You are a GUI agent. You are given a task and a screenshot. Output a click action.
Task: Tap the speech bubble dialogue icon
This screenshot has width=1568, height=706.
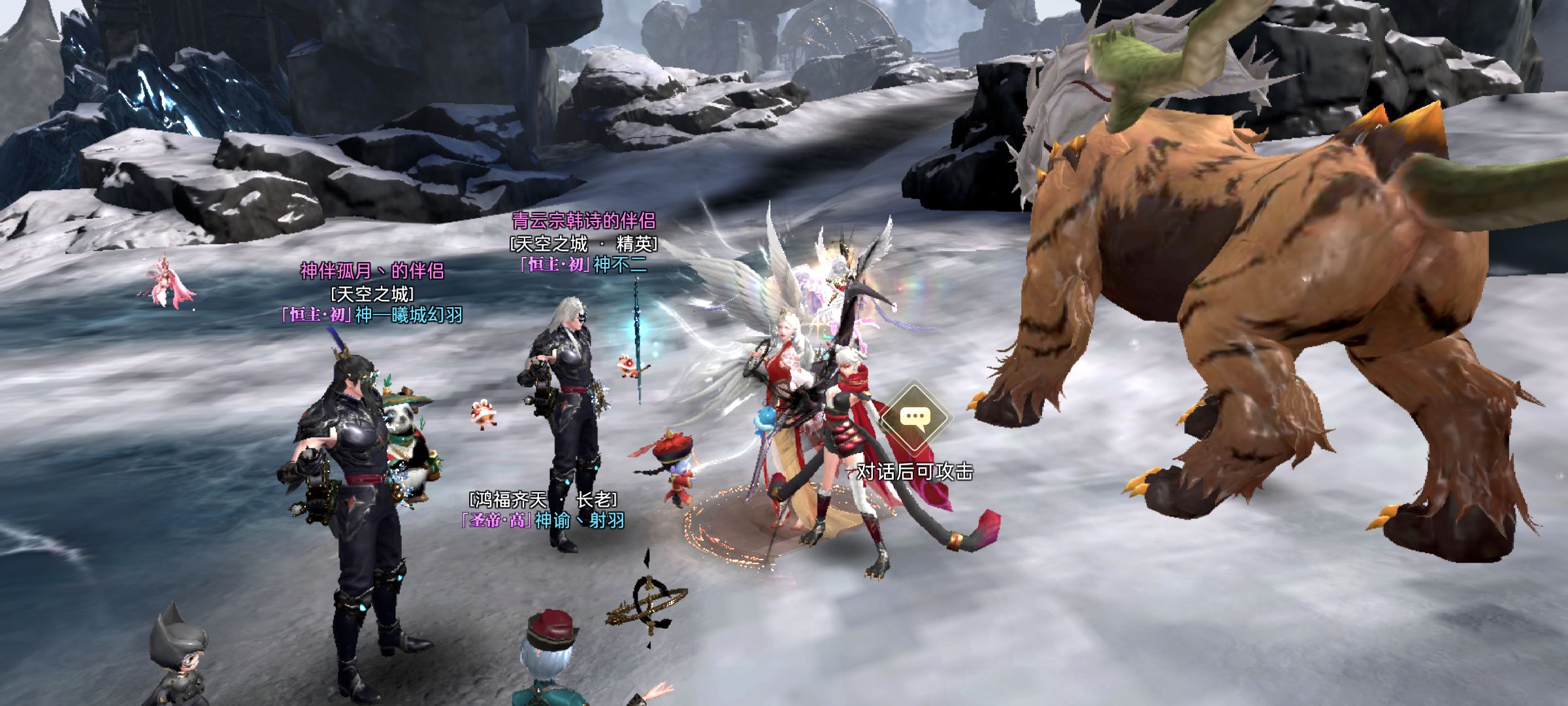pyautogui.click(x=915, y=418)
